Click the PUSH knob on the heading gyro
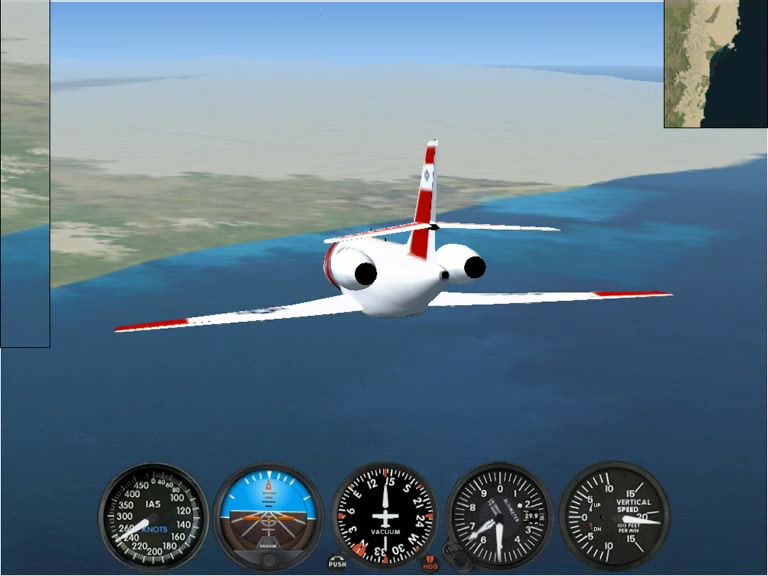 click(337, 562)
